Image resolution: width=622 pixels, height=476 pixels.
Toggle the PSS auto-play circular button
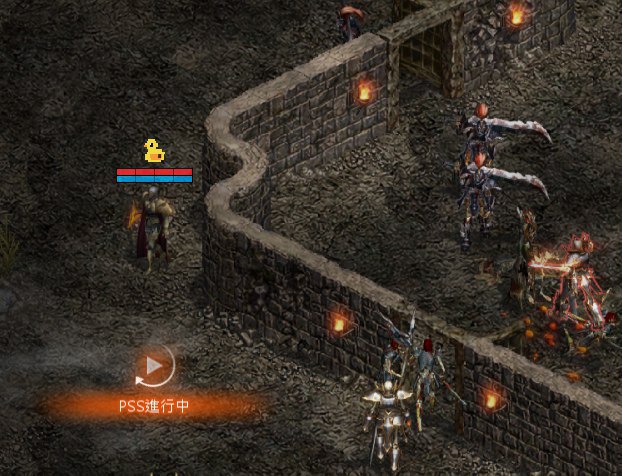(x=154, y=366)
